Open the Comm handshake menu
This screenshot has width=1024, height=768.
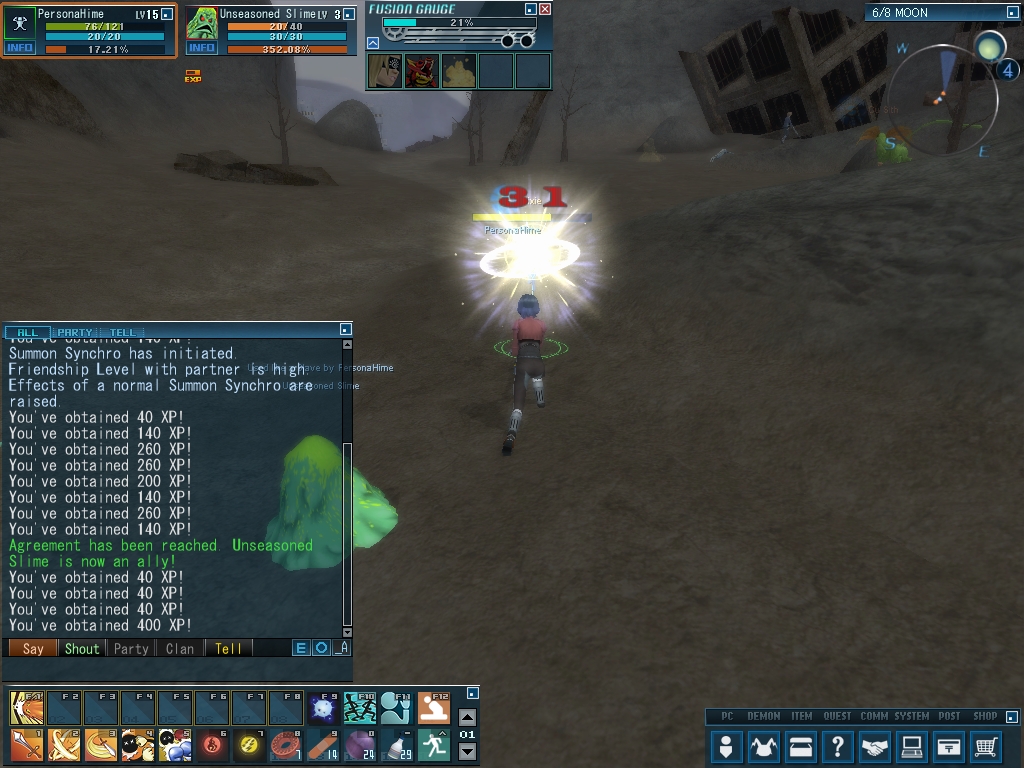coord(875,746)
